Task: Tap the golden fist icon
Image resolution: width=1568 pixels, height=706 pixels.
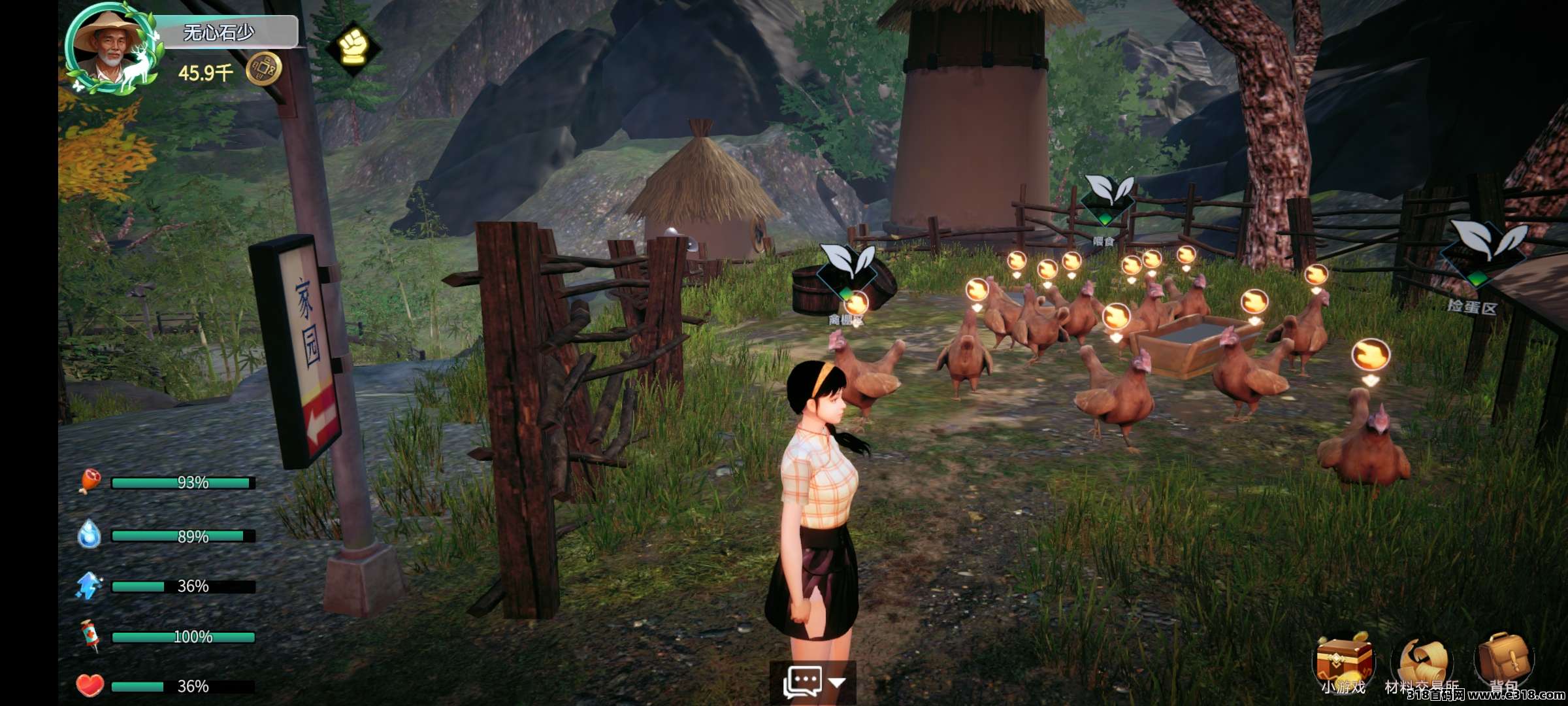Action: [x=353, y=46]
